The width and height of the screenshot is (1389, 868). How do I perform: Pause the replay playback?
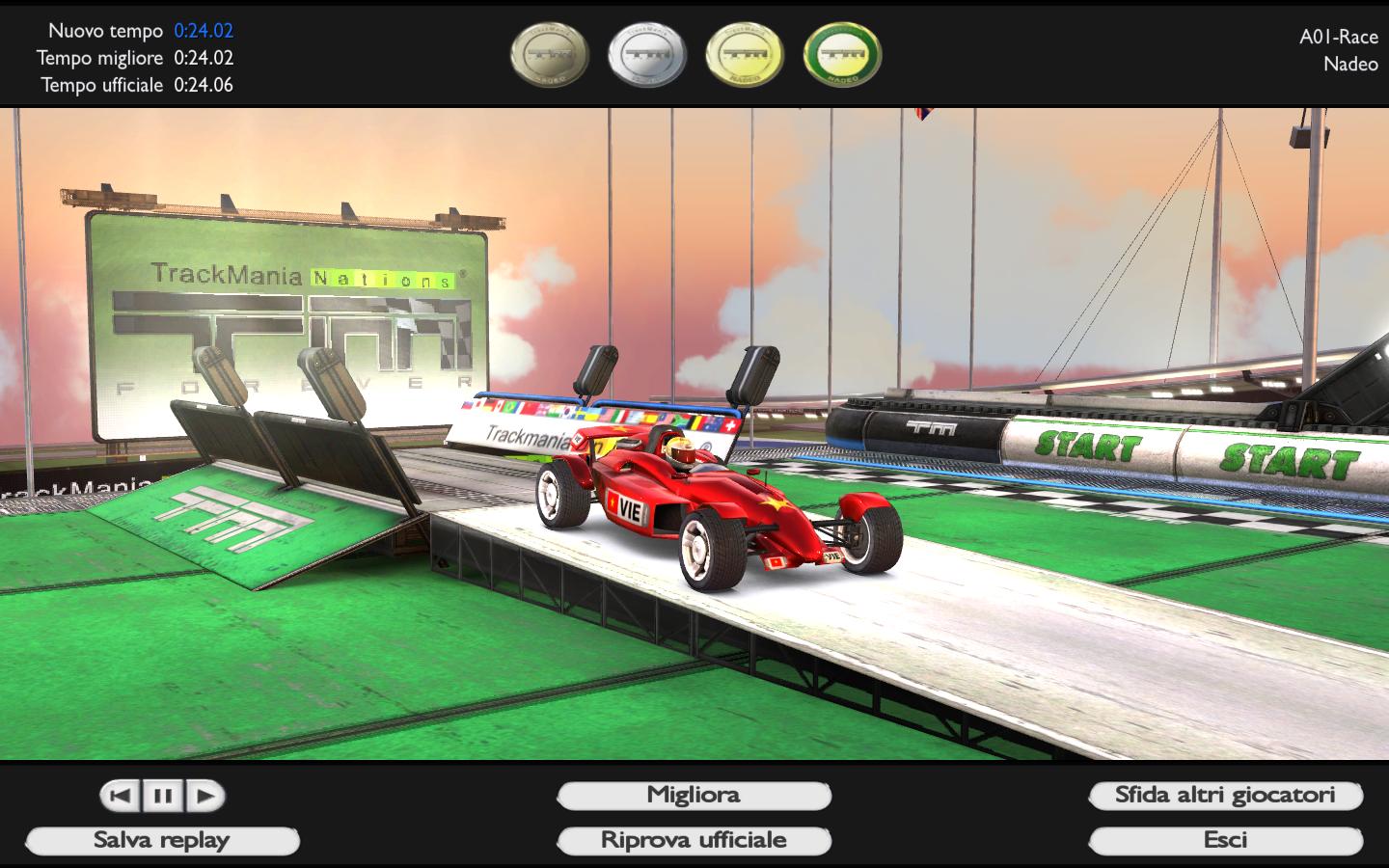(163, 796)
